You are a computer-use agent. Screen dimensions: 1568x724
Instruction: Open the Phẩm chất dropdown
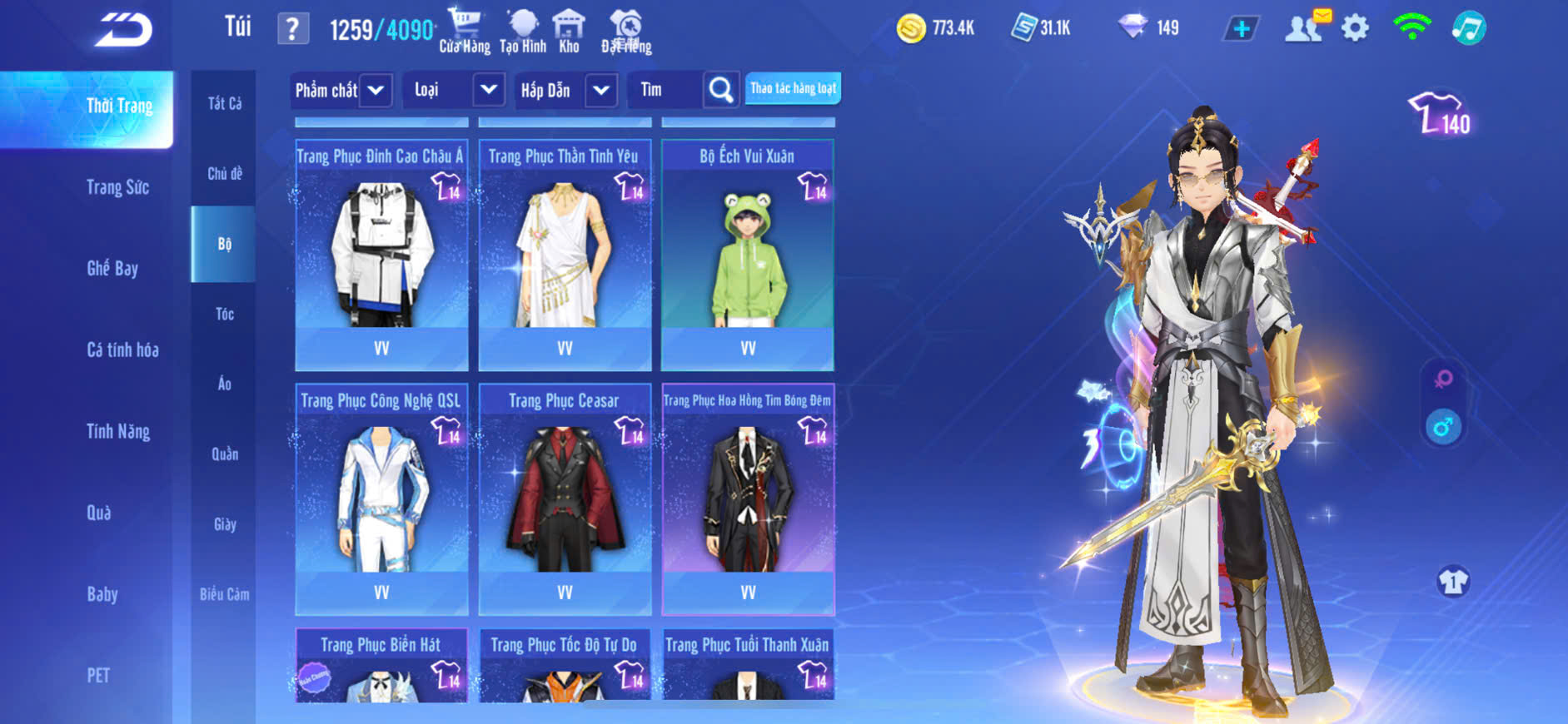tap(376, 90)
